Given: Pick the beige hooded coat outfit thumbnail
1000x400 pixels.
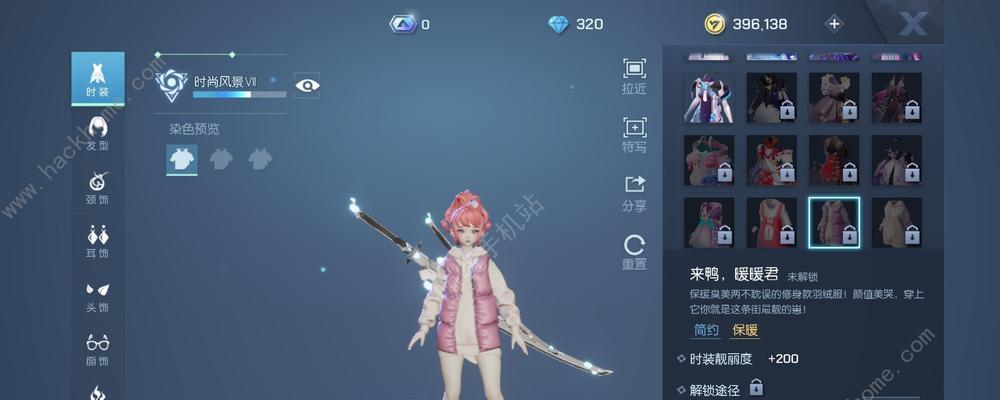Looking at the screenshot, I should point(896,222).
